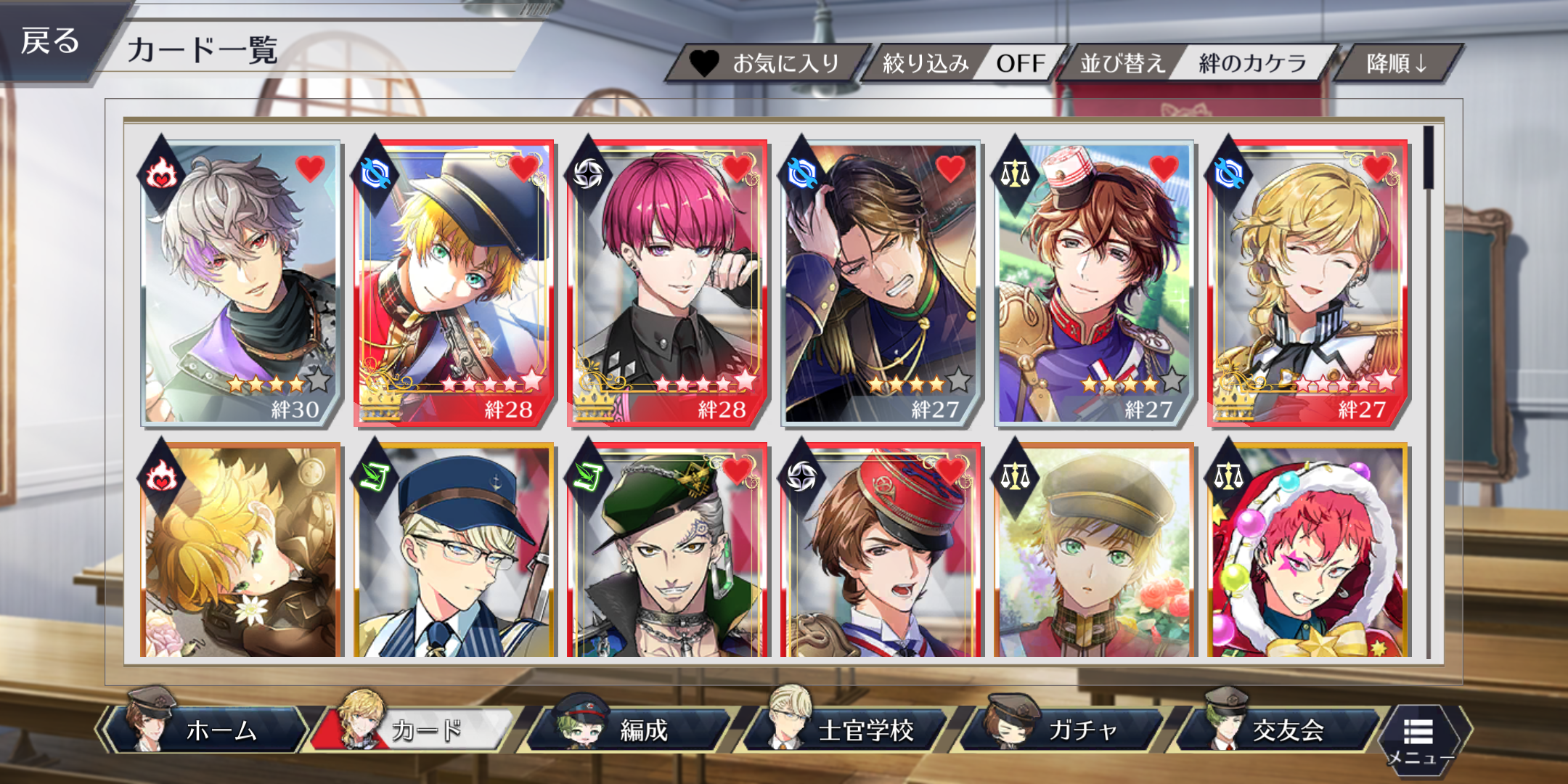
Task: Go back with the 戻る button
Action: pyautogui.click(x=51, y=41)
